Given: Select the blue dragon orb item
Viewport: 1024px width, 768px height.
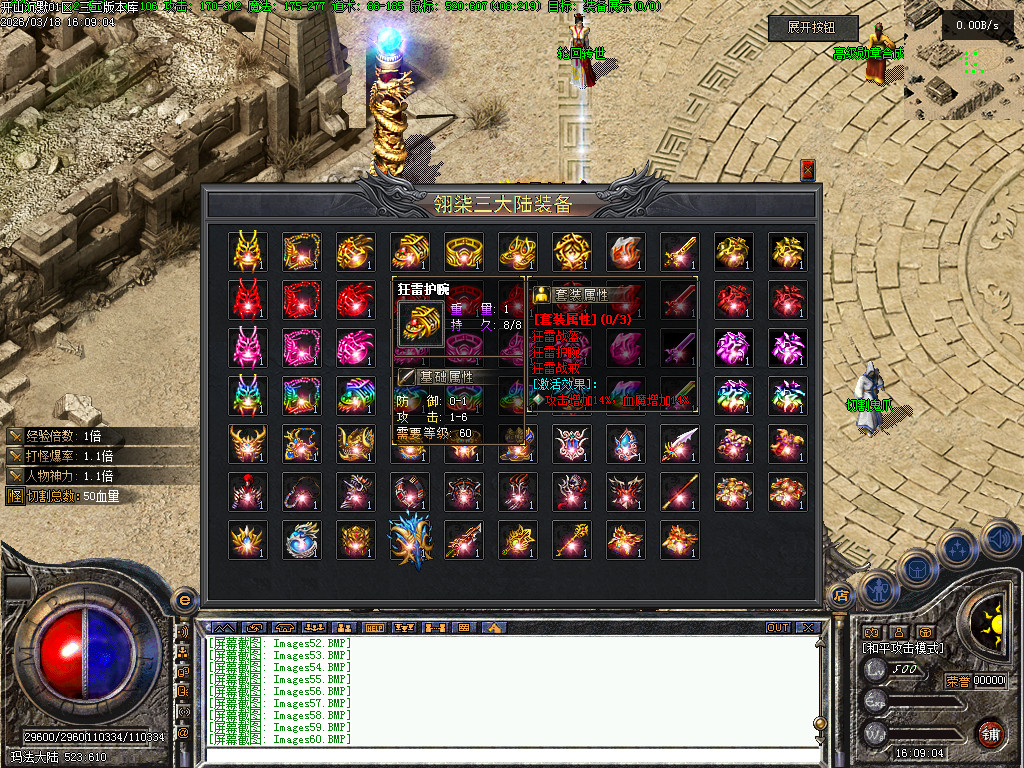Looking at the screenshot, I should click(x=301, y=540).
